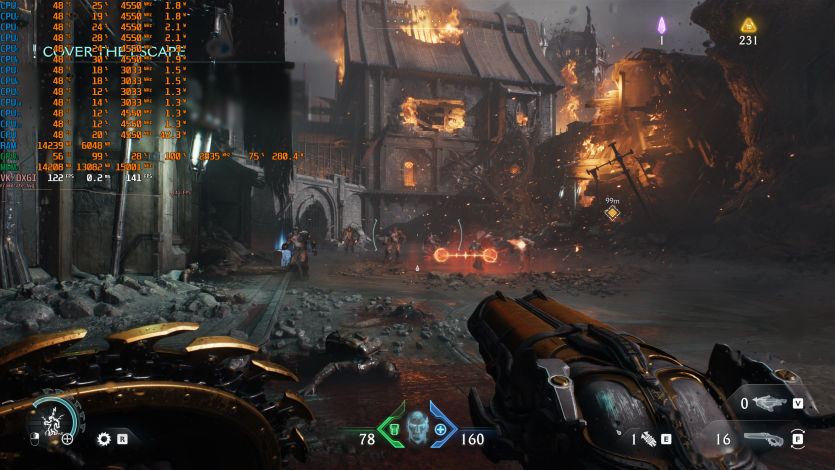Screen dimensions: 835x470
Task: Click the blue health cross icon
Action: (x=440, y=430)
